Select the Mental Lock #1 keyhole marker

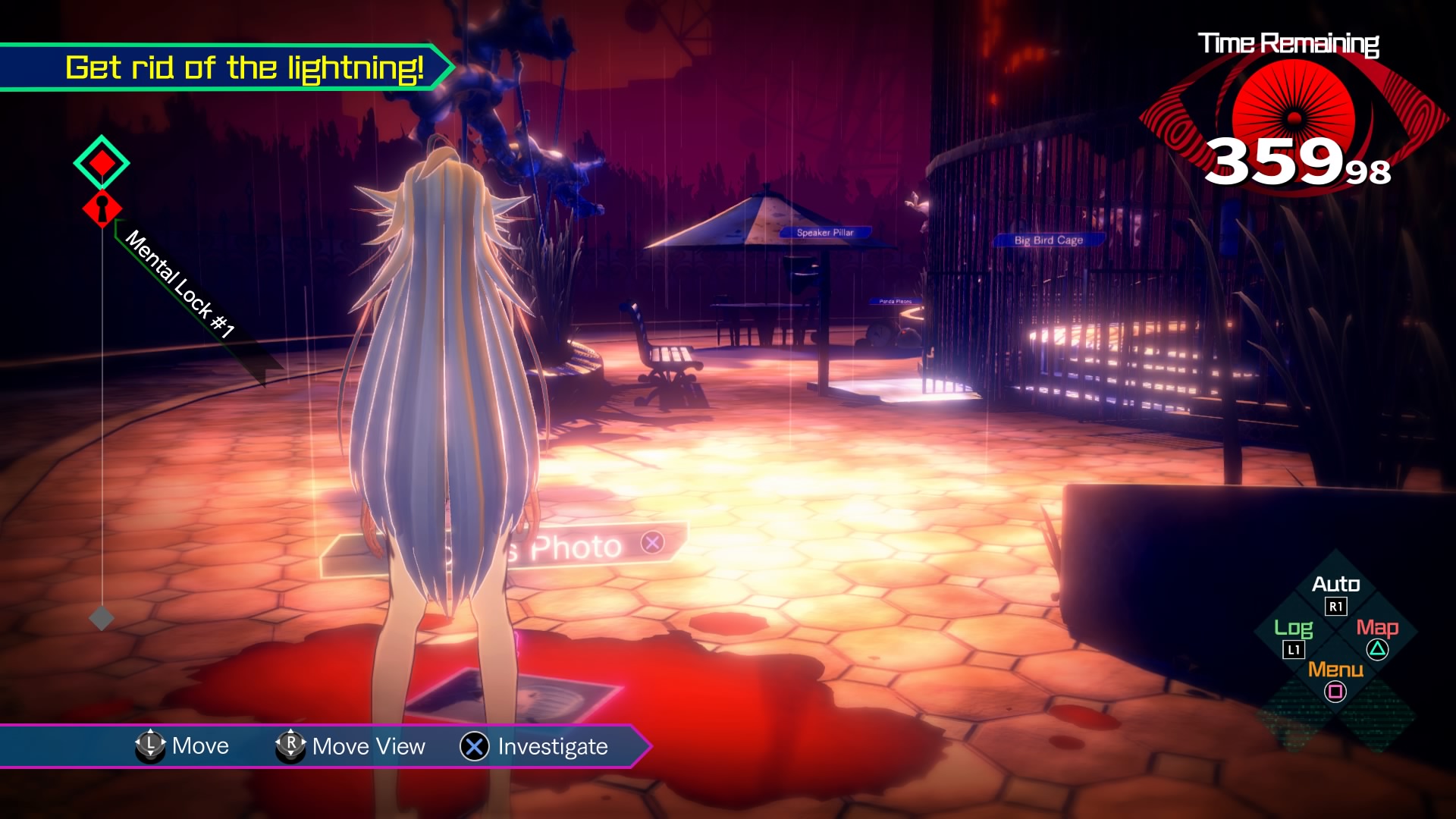[102, 209]
